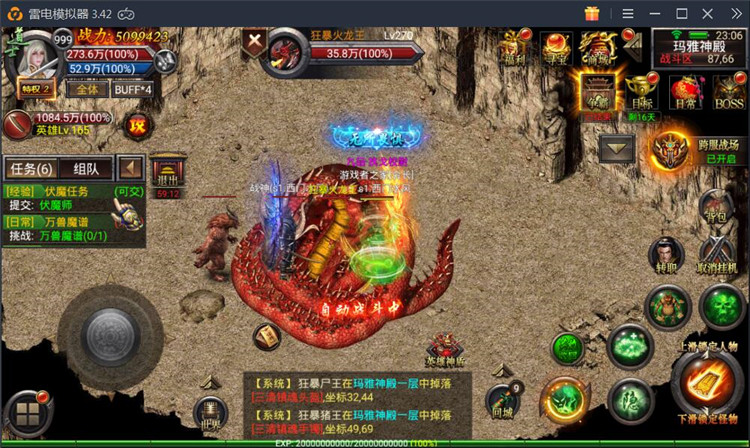Click the 退出 exit gate button

[x=167, y=176]
